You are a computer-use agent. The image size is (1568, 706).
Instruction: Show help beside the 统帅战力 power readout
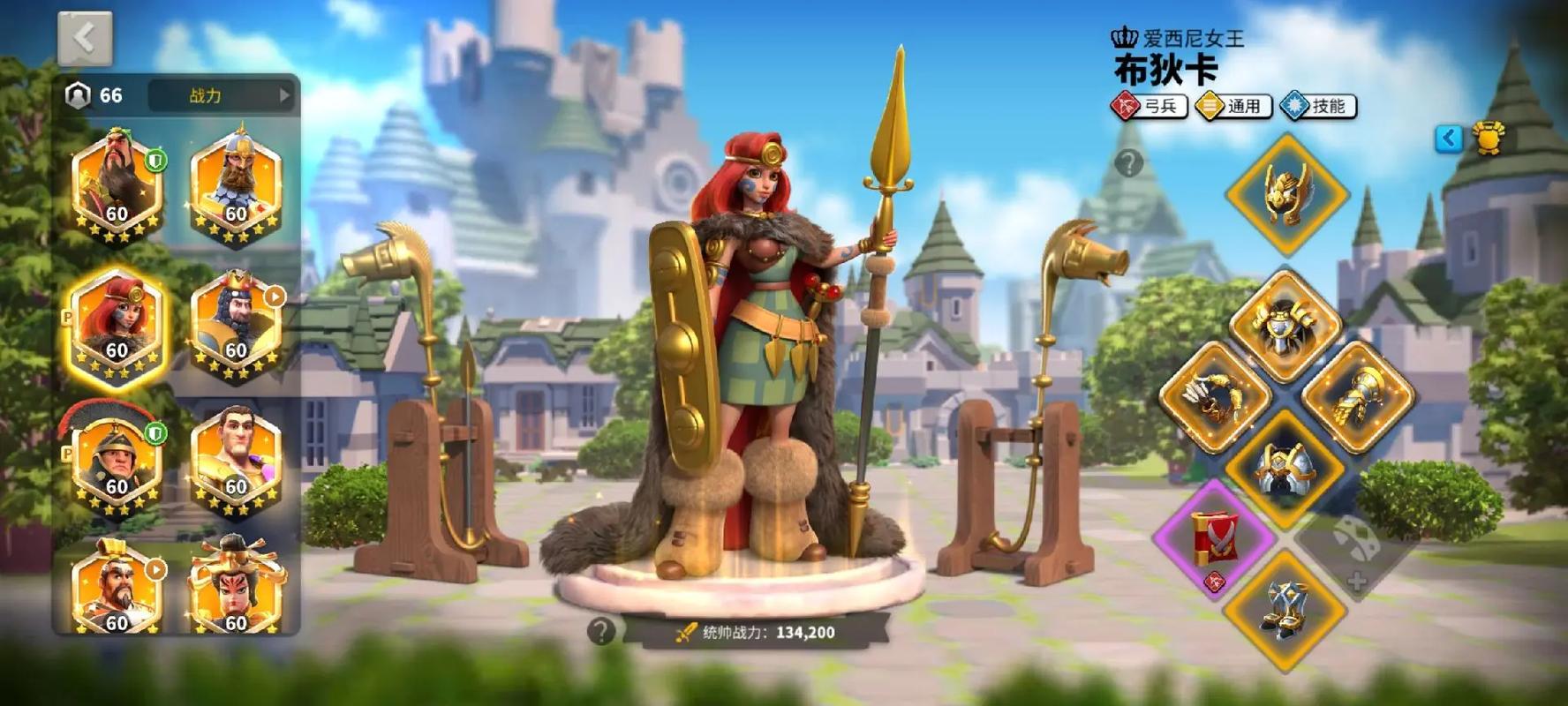(601, 631)
